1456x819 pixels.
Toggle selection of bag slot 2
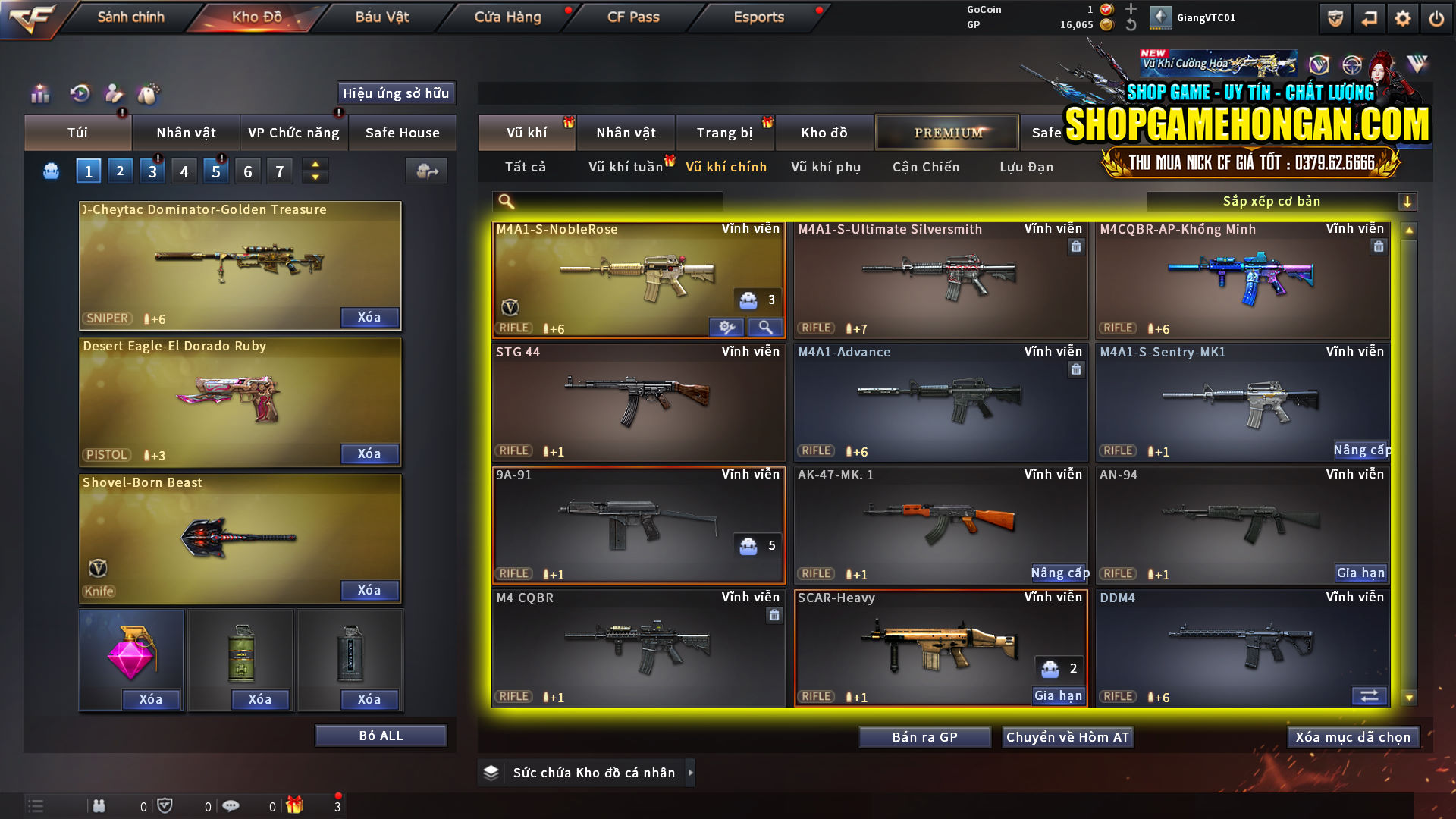[x=120, y=171]
